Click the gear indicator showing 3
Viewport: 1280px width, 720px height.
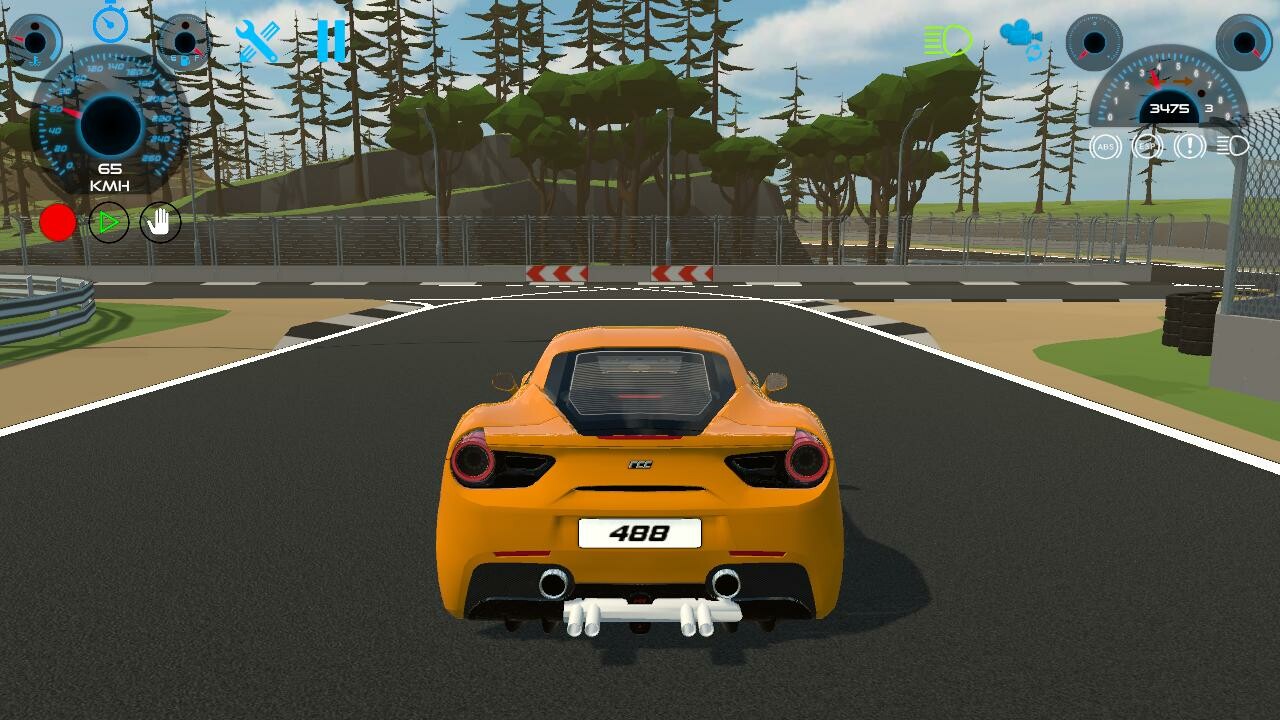[1207, 108]
